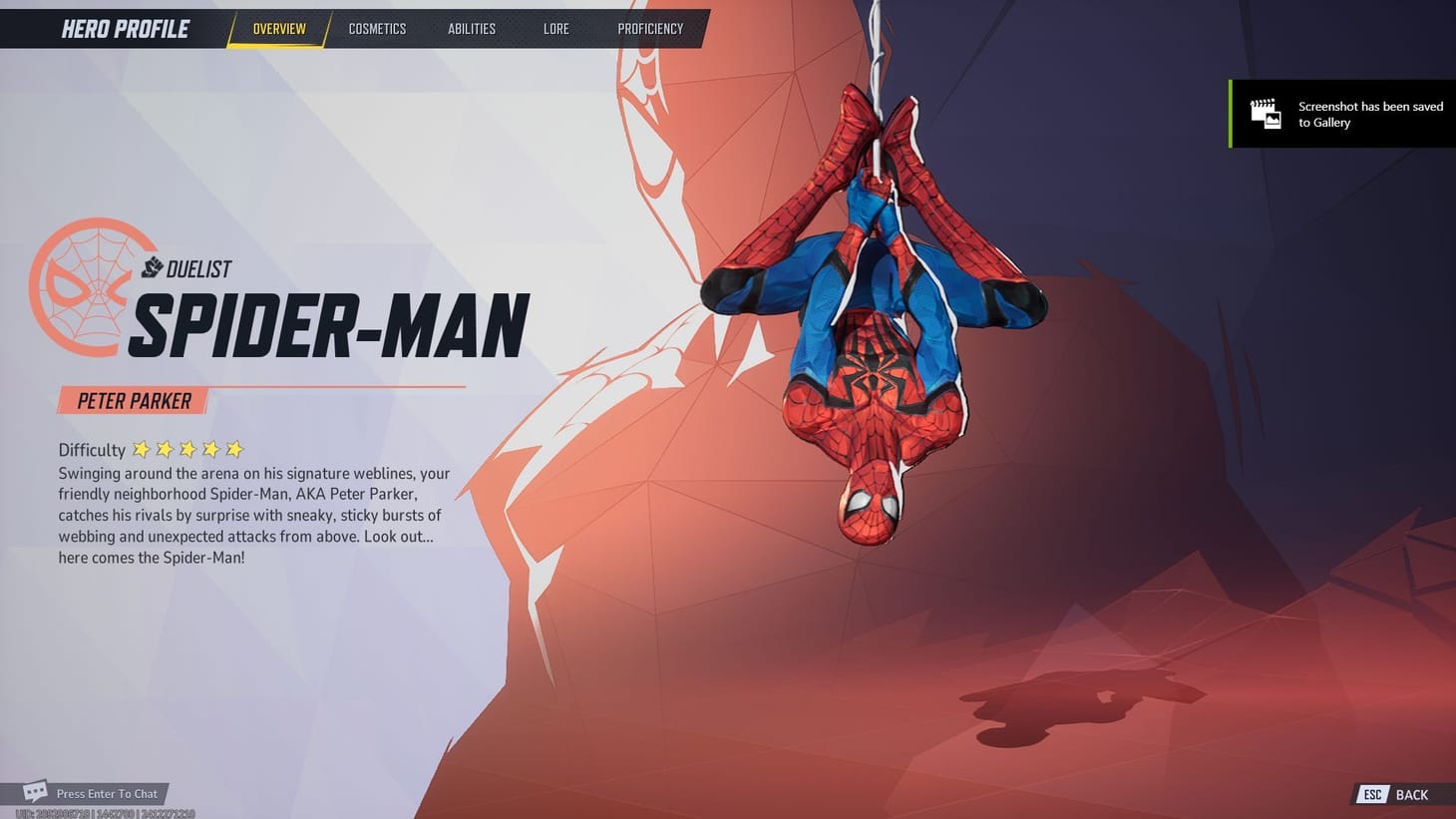Open the Lore tab

[555, 28]
